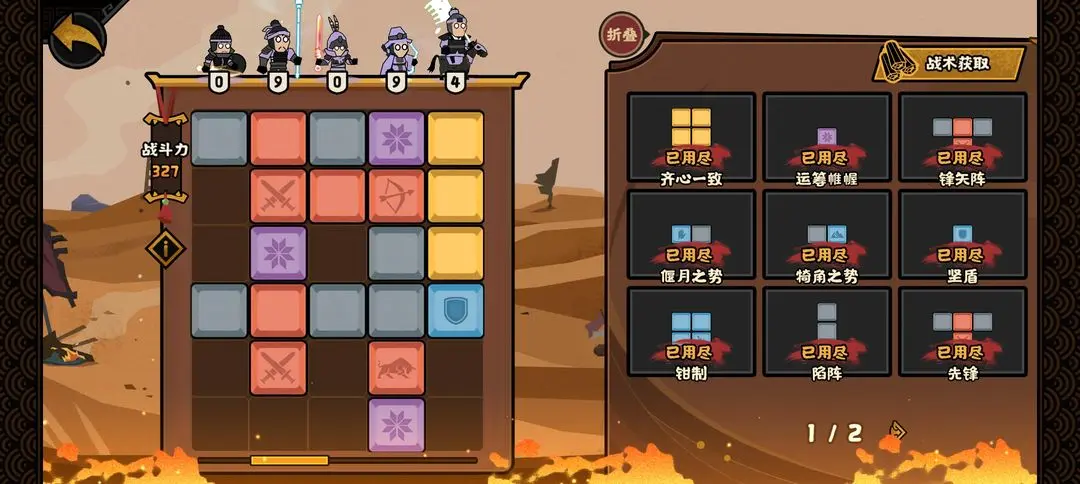Open the diamond info icon beside the board
This screenshot has height=484, width=1080.
tap(165, 247)
